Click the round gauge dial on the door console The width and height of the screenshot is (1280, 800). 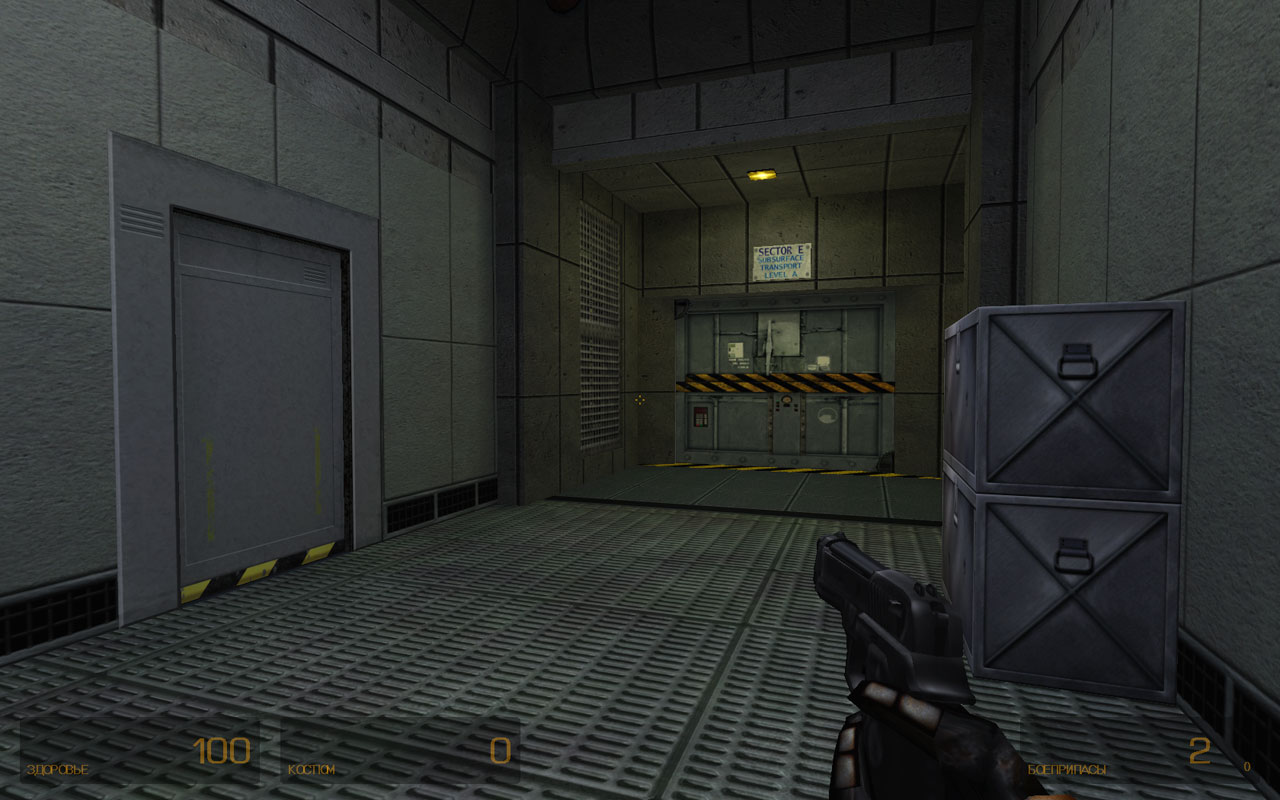[x=786, y=399]
